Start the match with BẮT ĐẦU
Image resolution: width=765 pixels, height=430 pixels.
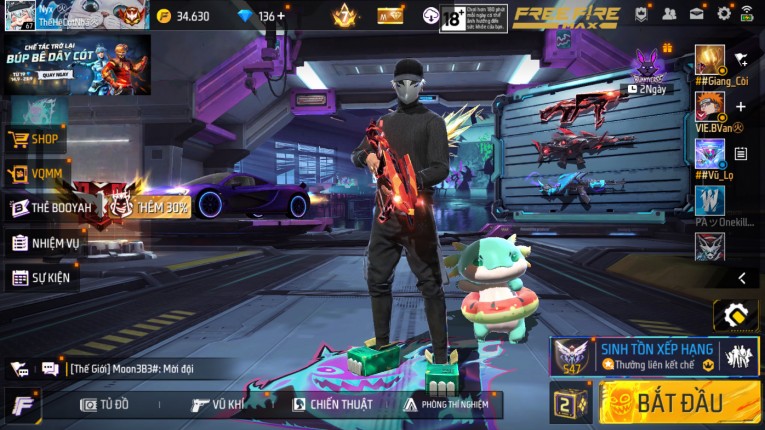[679, 403]
